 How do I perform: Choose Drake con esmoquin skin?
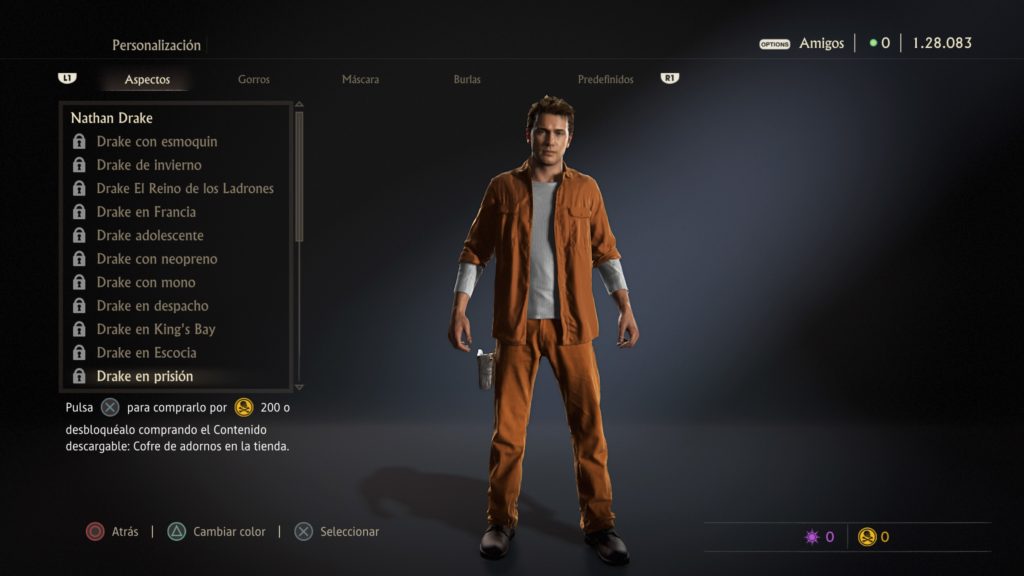157,142
